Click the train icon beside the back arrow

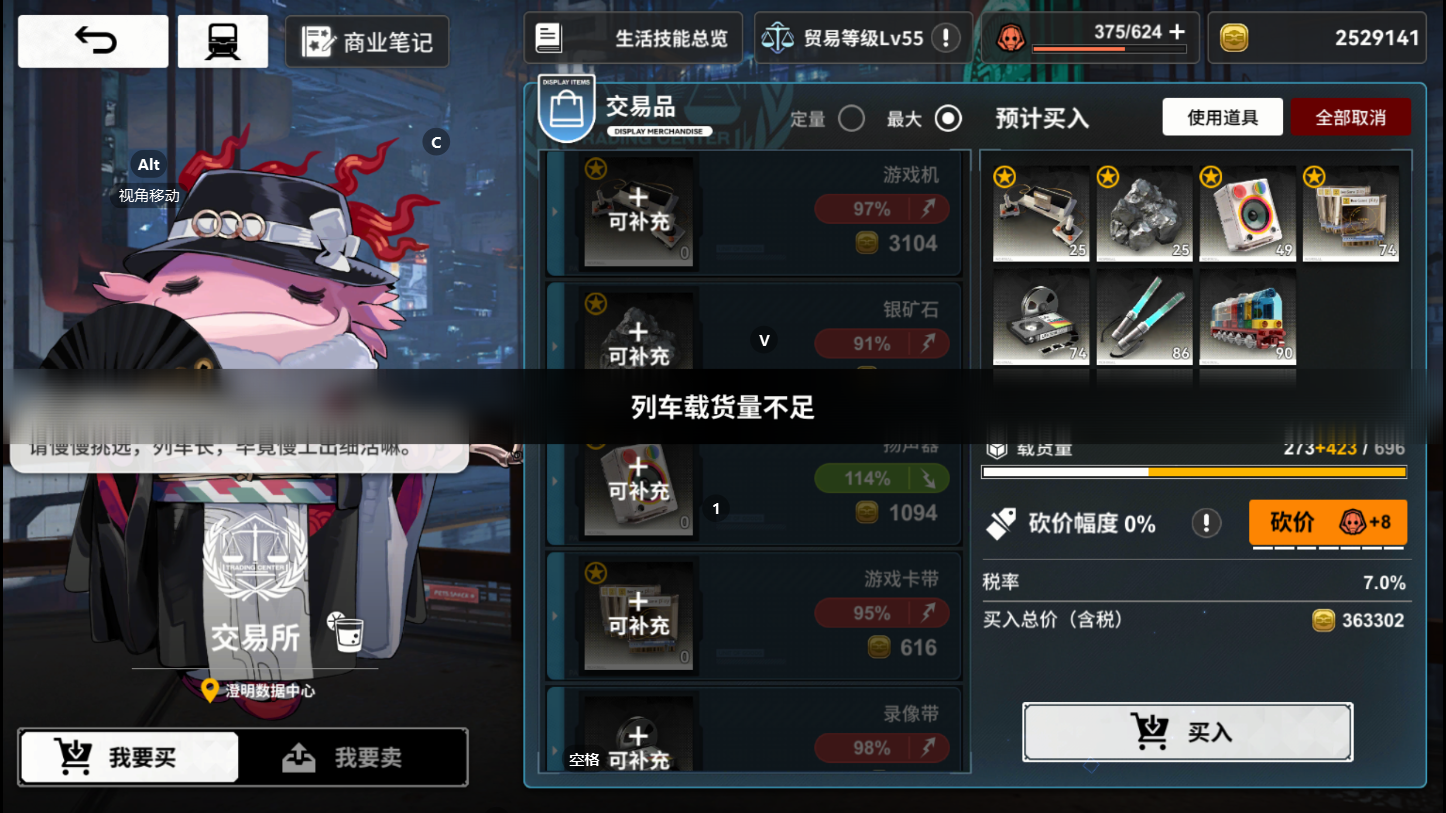coord(222,40)
